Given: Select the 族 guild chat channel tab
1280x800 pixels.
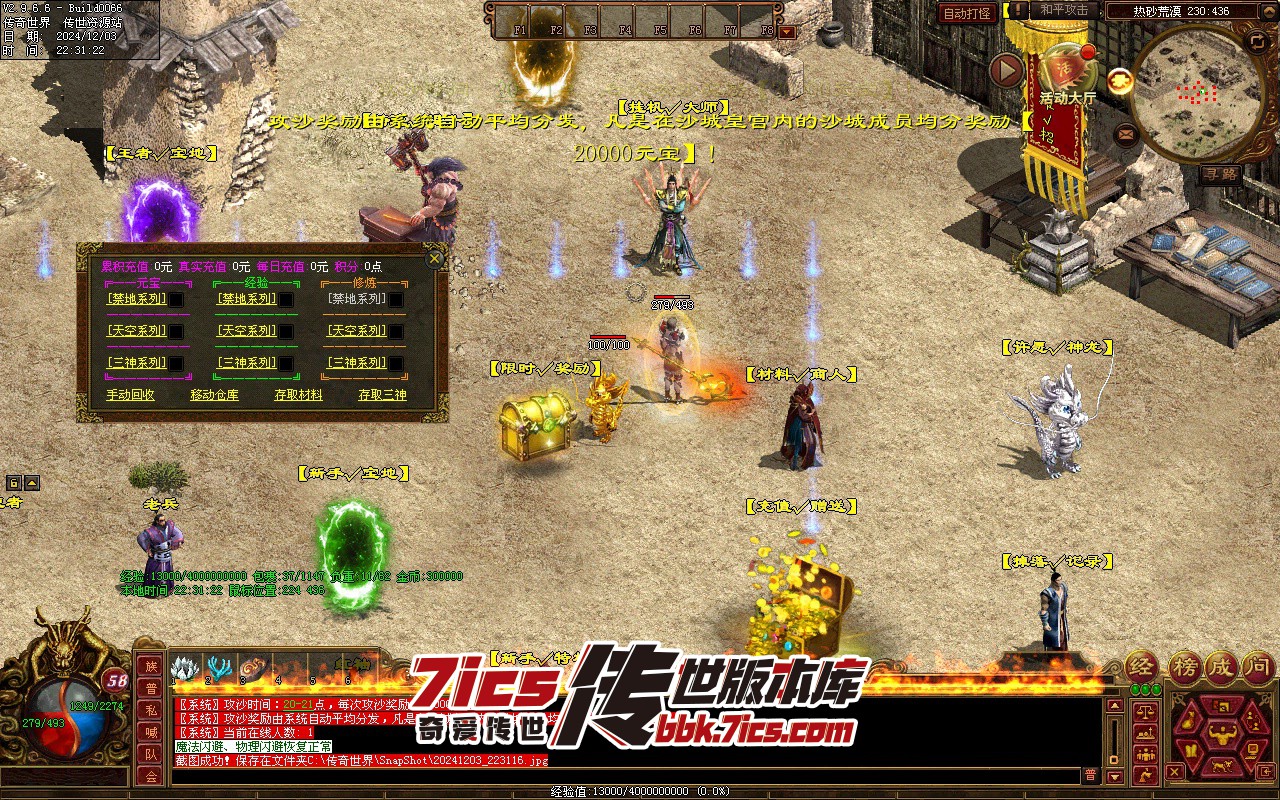Looking at the screenshot, I should tap(151, 666).
